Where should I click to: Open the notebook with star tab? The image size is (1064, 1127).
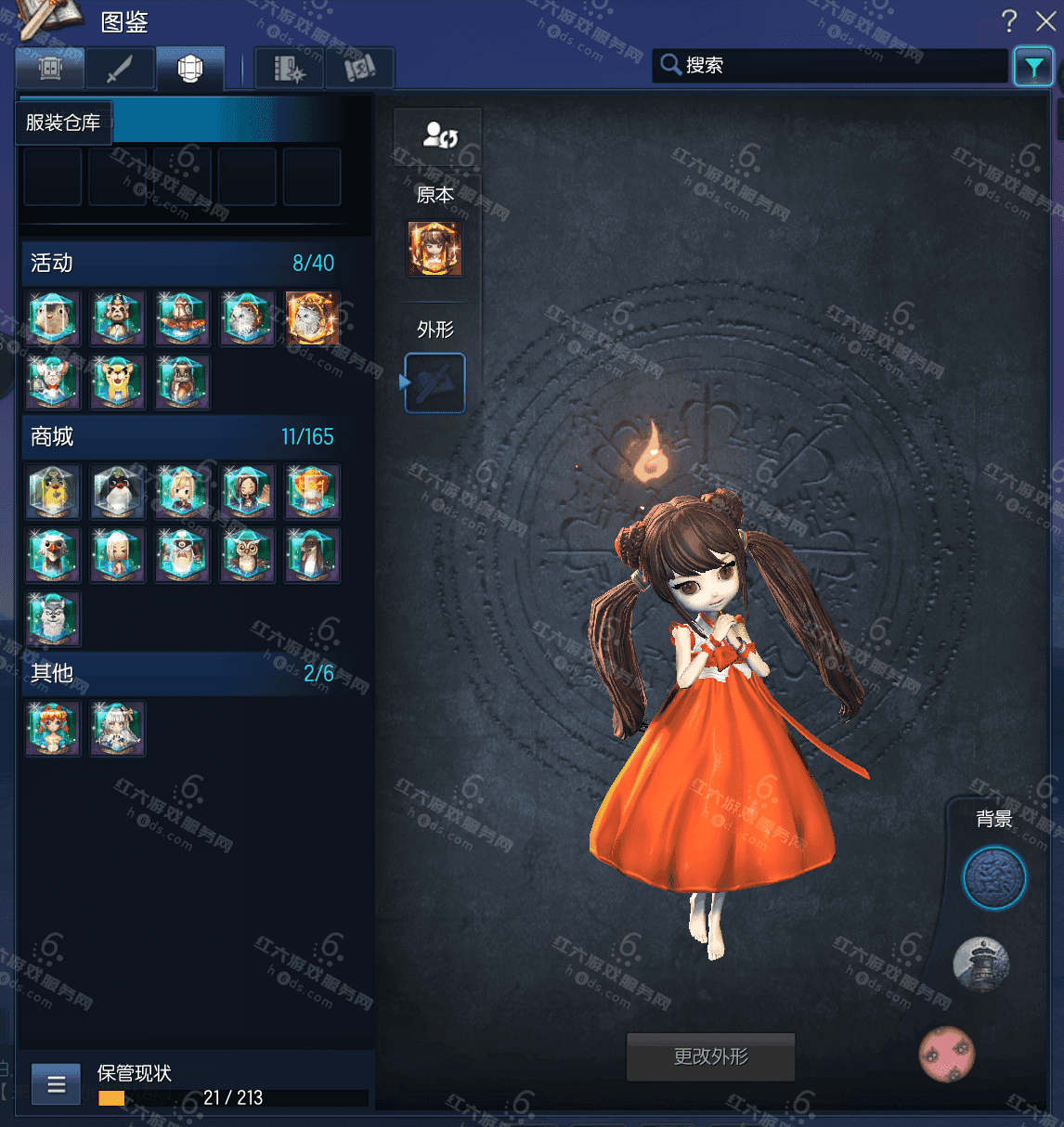(x=289, y=68)
